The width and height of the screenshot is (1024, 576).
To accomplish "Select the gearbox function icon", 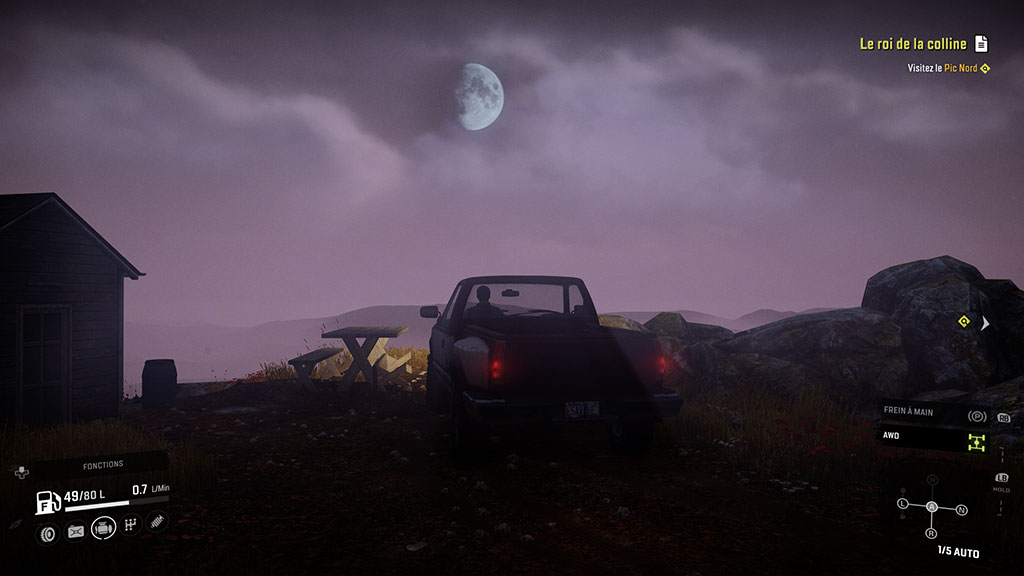I will point(130,525).
